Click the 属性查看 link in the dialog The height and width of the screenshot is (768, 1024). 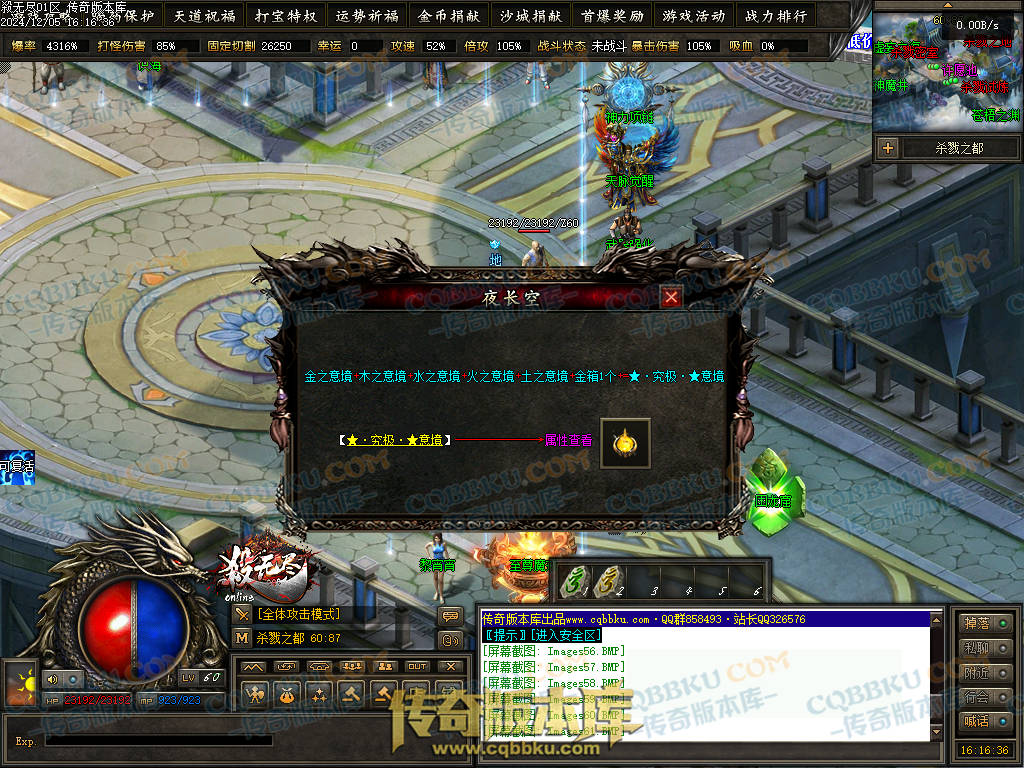[568, 439]
